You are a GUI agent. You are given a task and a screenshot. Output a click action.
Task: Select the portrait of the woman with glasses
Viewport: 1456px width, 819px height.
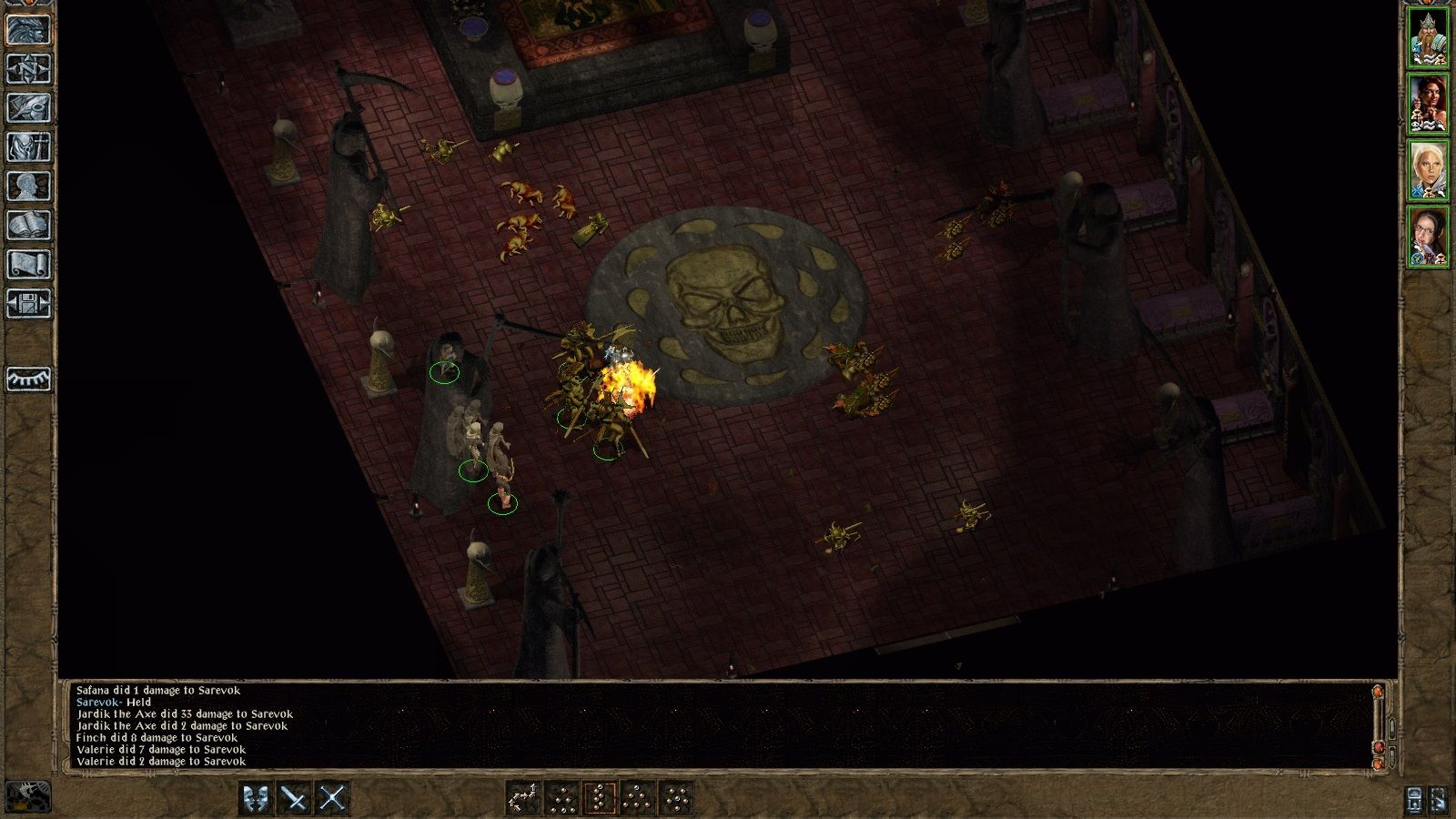click(1427, 237)
